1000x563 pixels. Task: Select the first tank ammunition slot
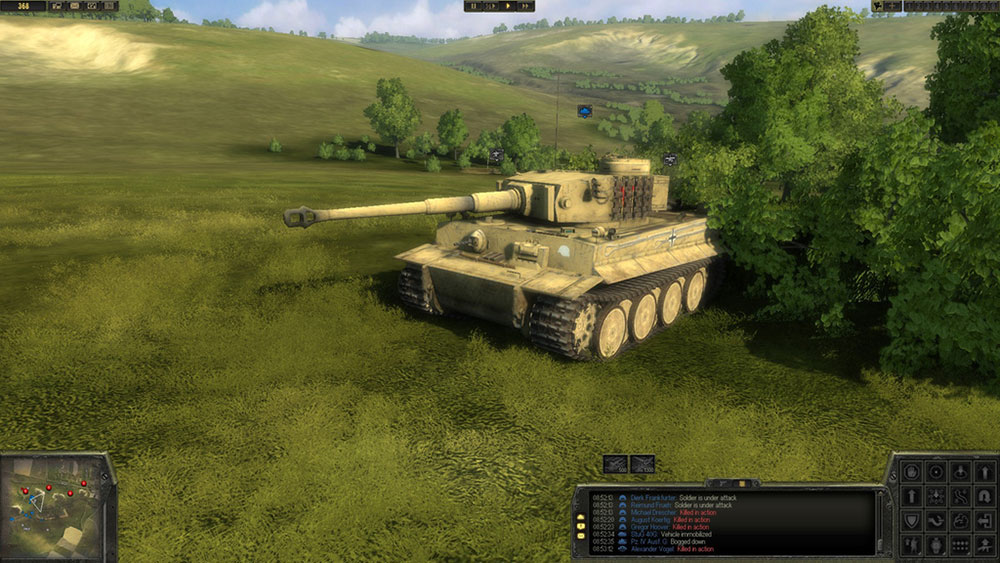[x=615, y=464]
